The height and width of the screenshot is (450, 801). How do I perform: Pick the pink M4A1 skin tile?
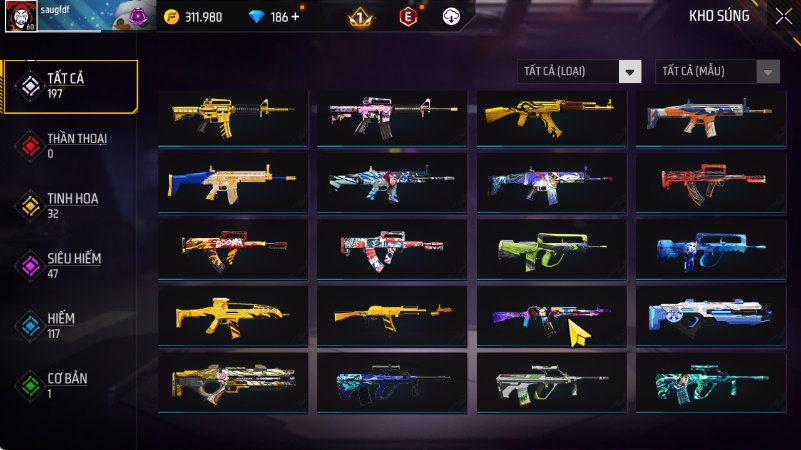(x=392, y=116)
